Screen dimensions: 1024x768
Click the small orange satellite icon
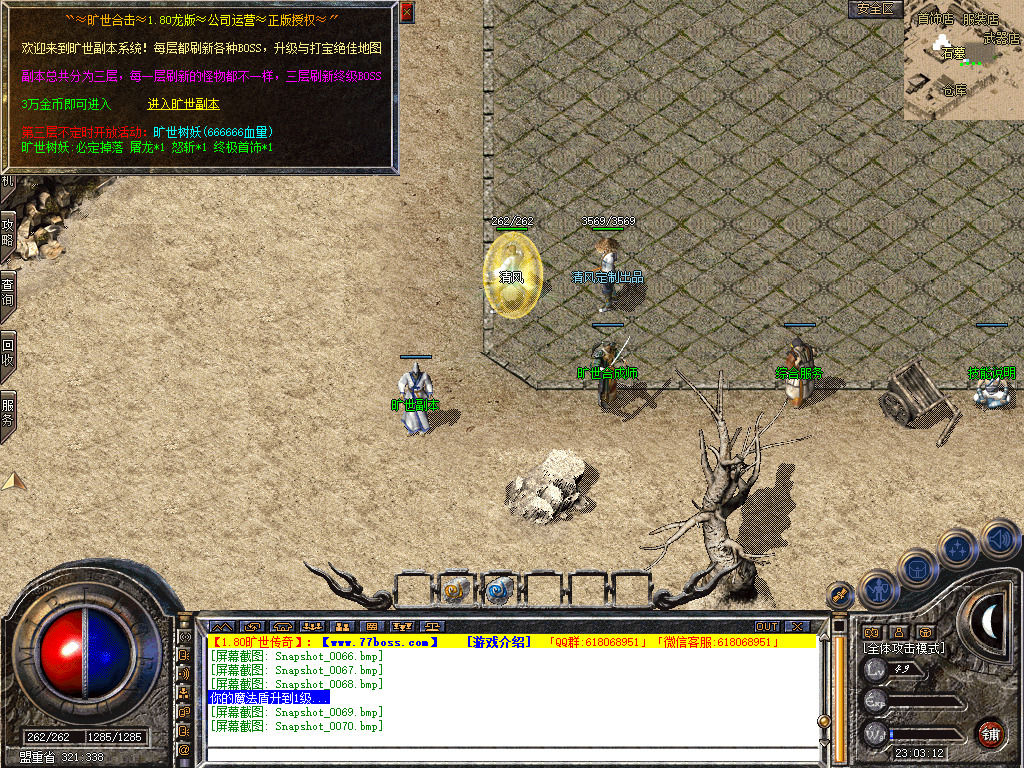coord(838,596)
